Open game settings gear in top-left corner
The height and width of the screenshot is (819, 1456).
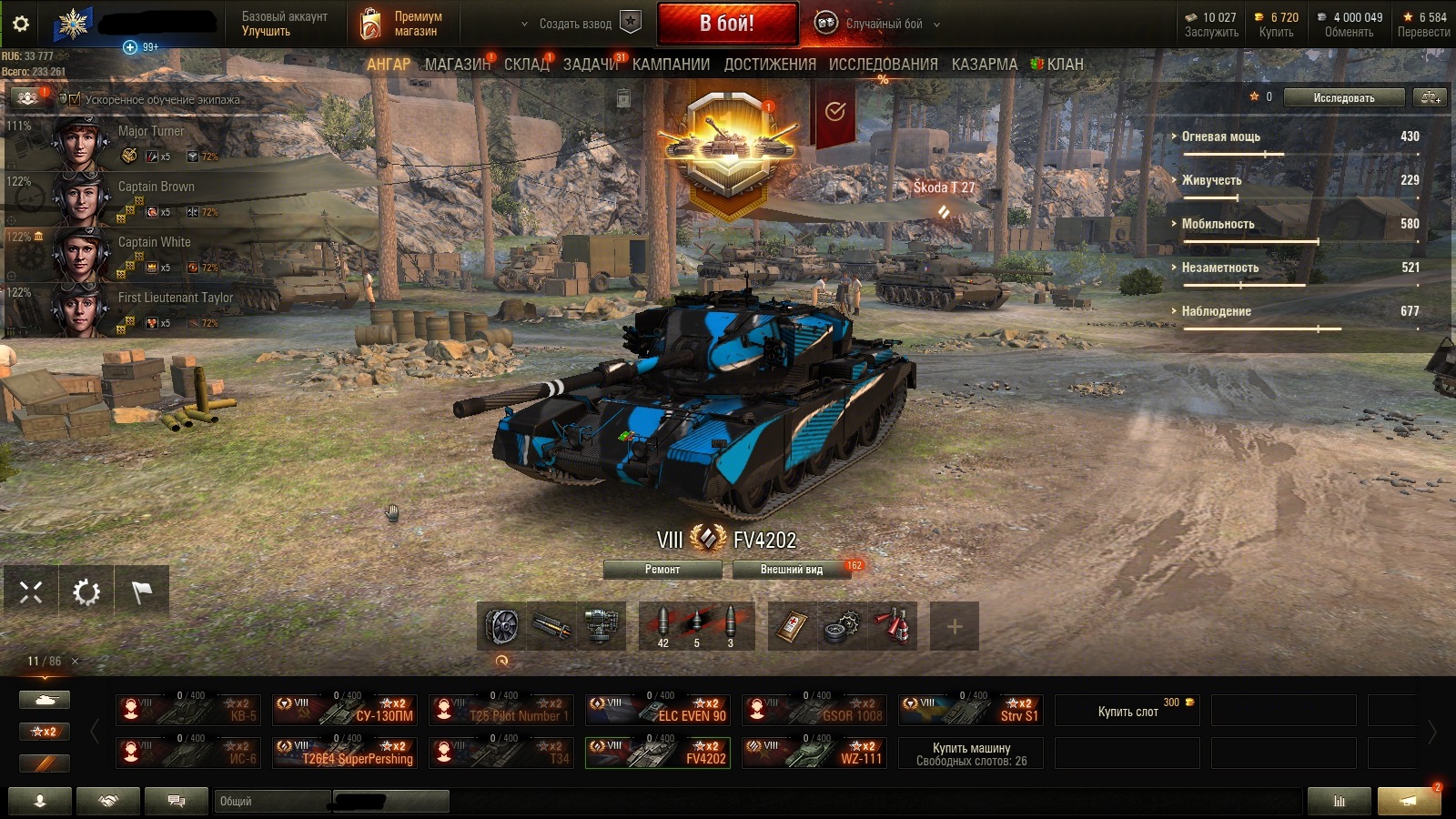(20, 24)
